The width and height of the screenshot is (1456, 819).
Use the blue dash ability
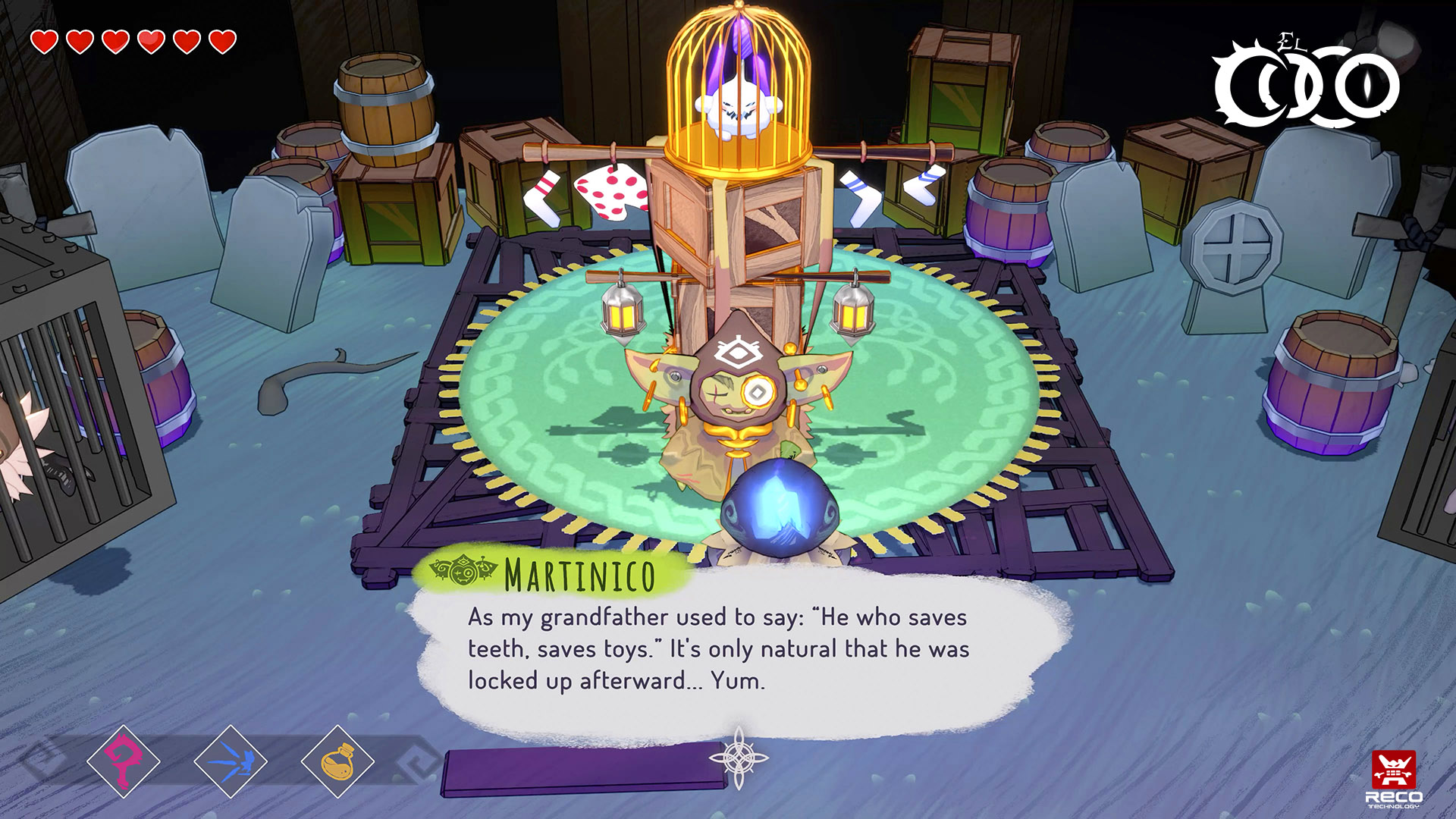(x=231, y=761)
